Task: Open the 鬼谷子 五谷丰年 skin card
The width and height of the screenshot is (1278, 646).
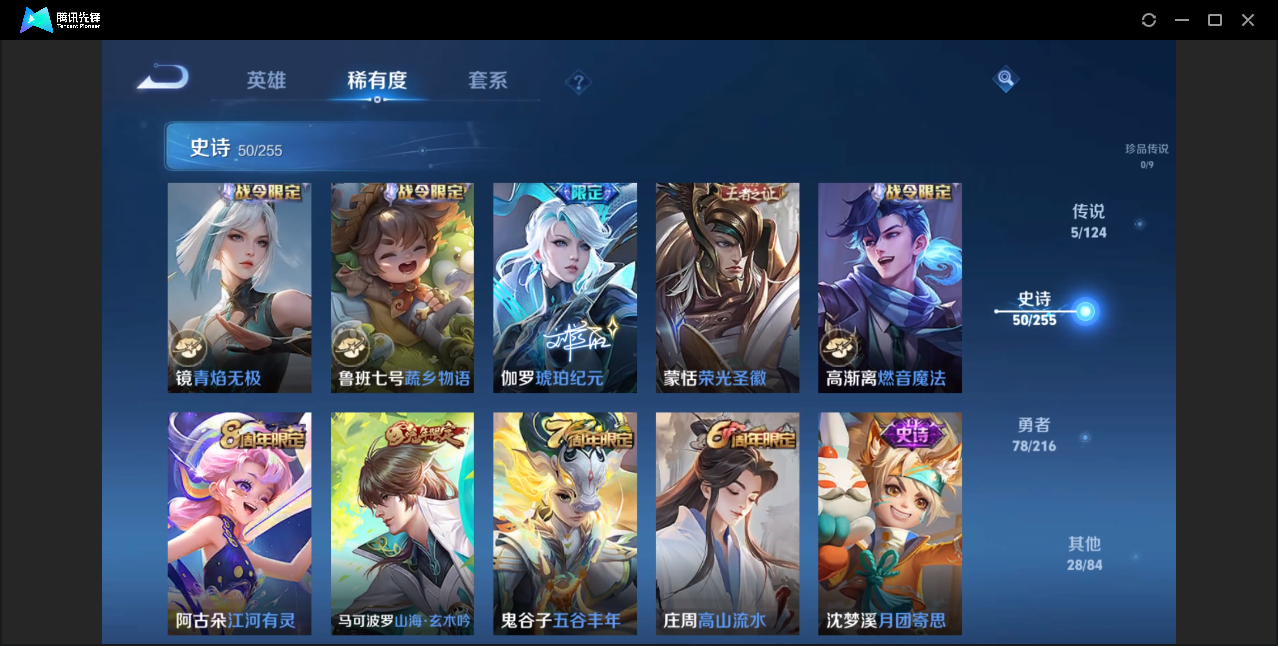Action: (565, 523)
